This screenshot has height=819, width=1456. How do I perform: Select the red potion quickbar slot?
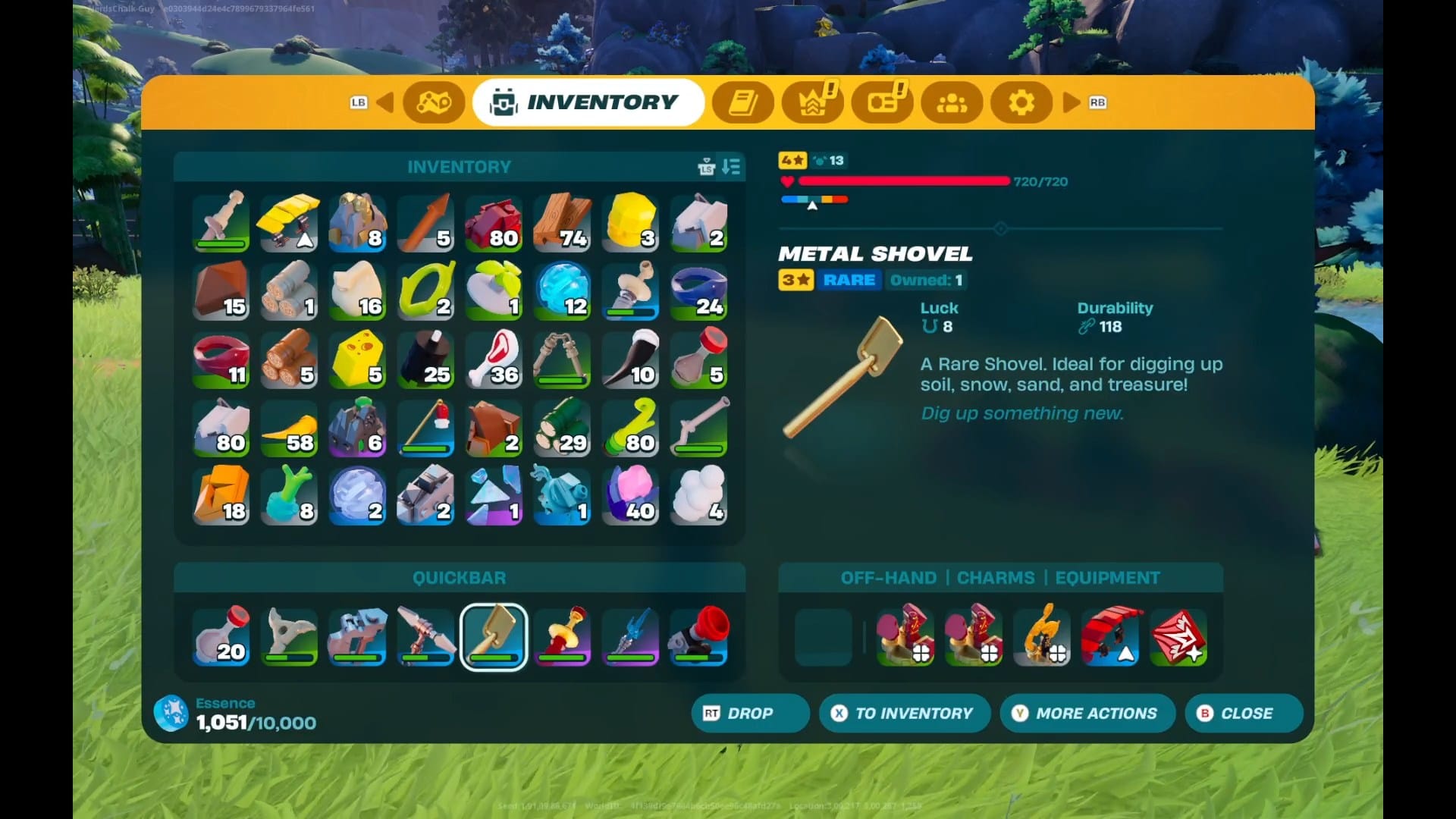tap(221, 636)
